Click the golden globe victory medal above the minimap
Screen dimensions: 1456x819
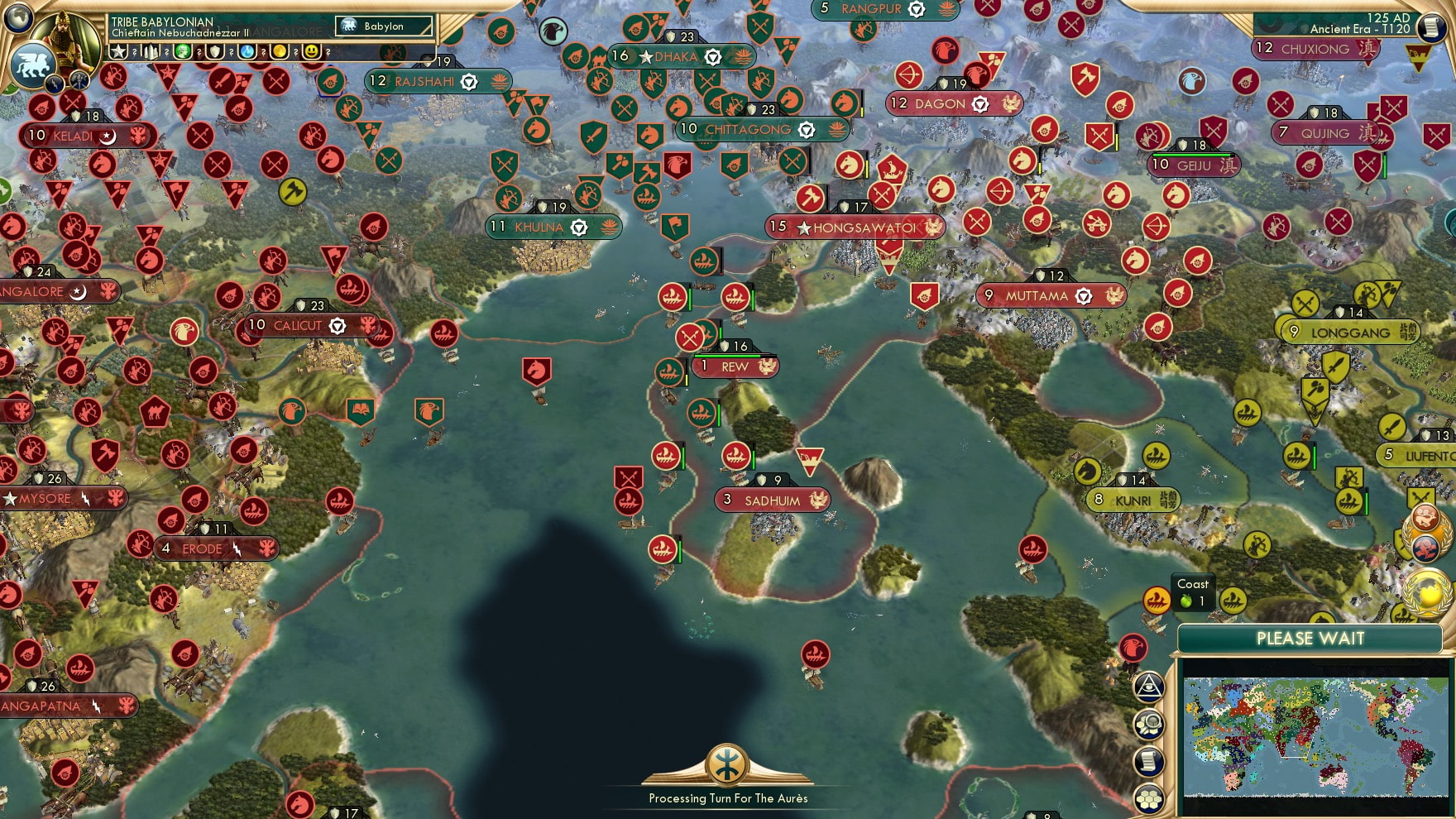pos(1425,591)
